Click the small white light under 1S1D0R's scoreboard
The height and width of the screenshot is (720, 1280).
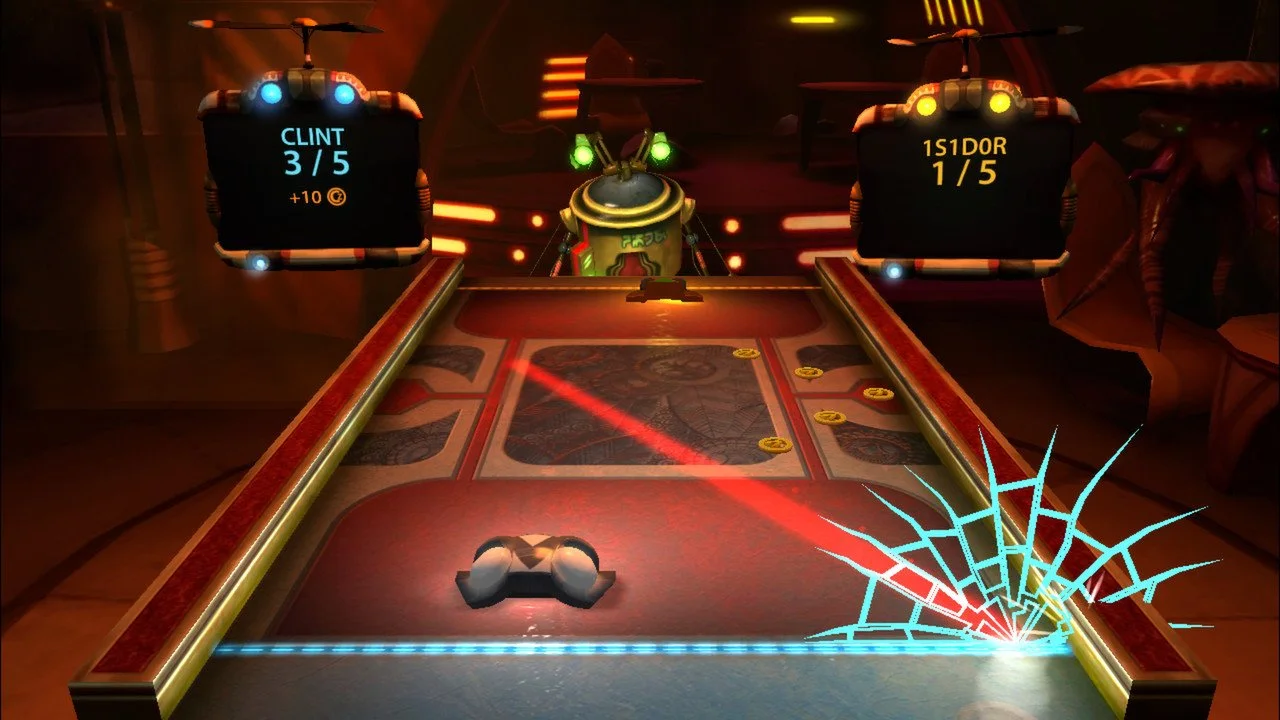point(894,270)
